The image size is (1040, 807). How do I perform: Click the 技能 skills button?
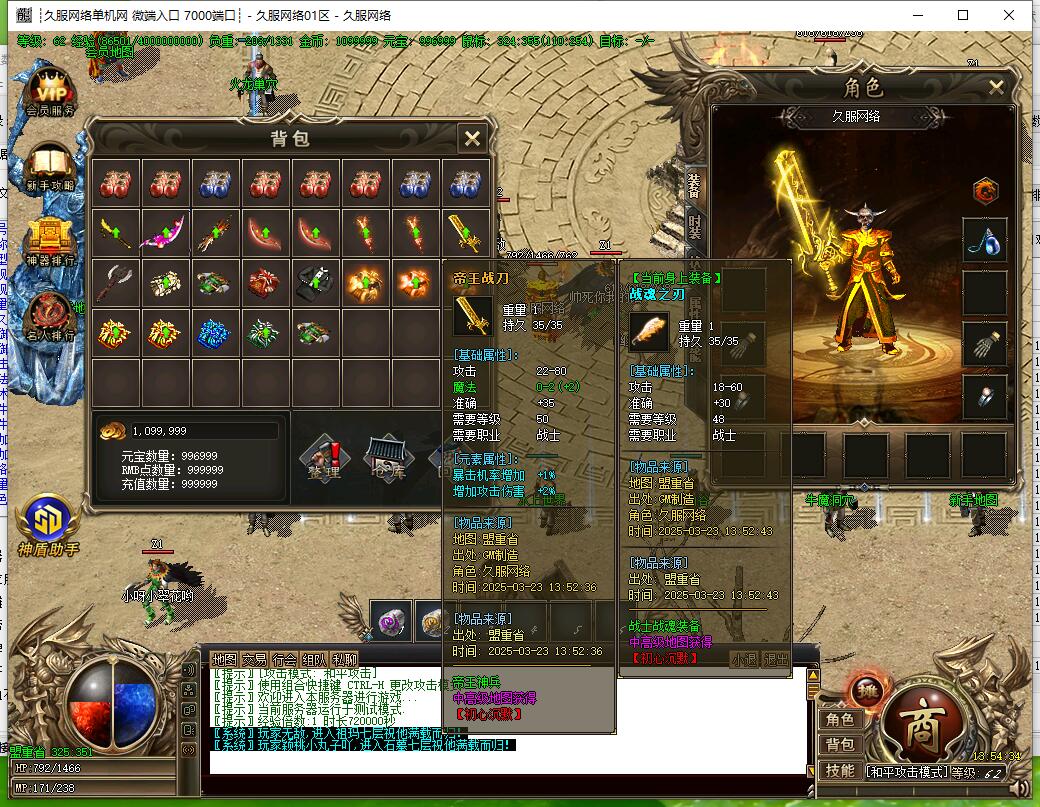(839, 770)
